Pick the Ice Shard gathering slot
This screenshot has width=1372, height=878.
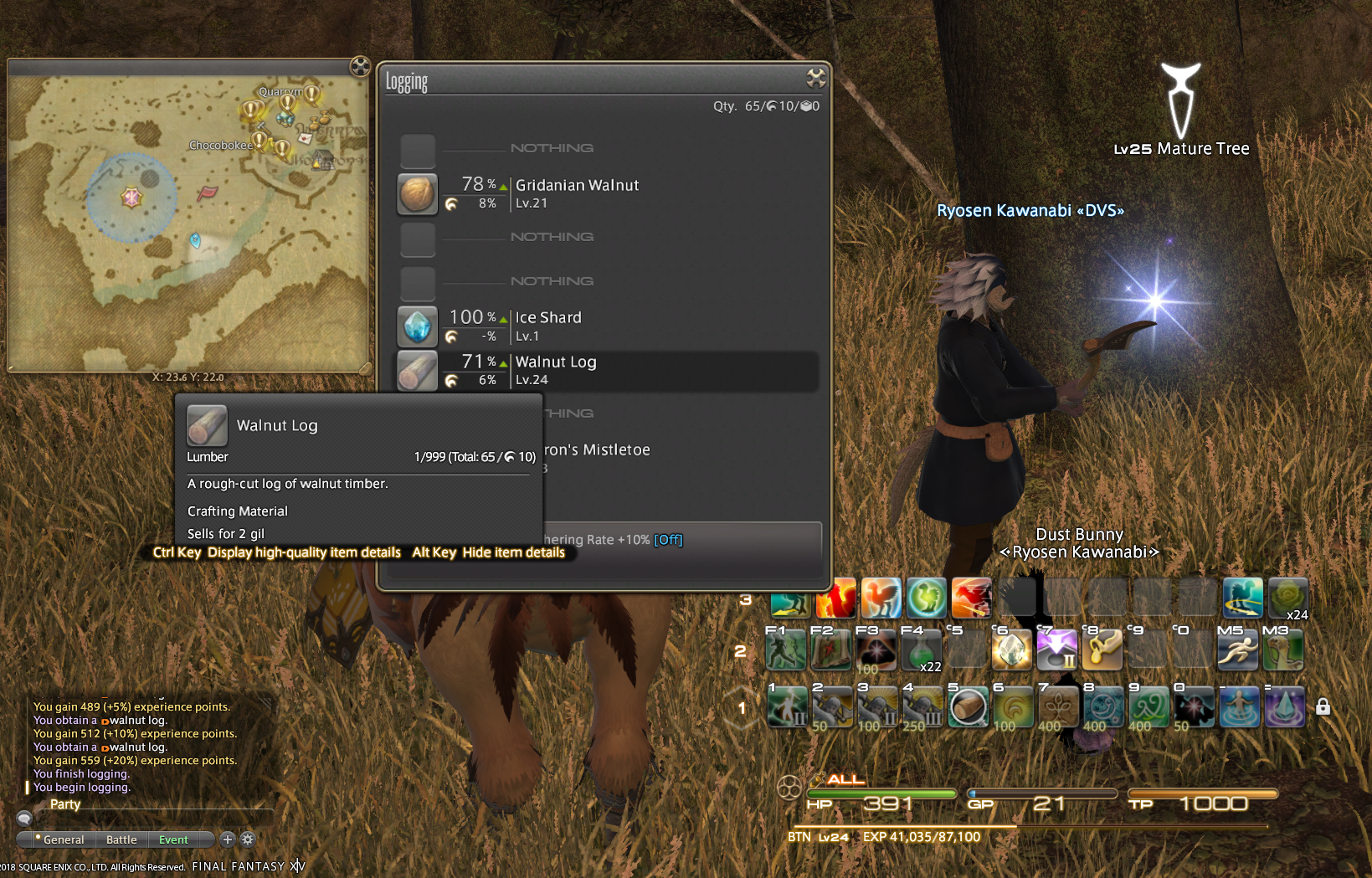[548, 326]
